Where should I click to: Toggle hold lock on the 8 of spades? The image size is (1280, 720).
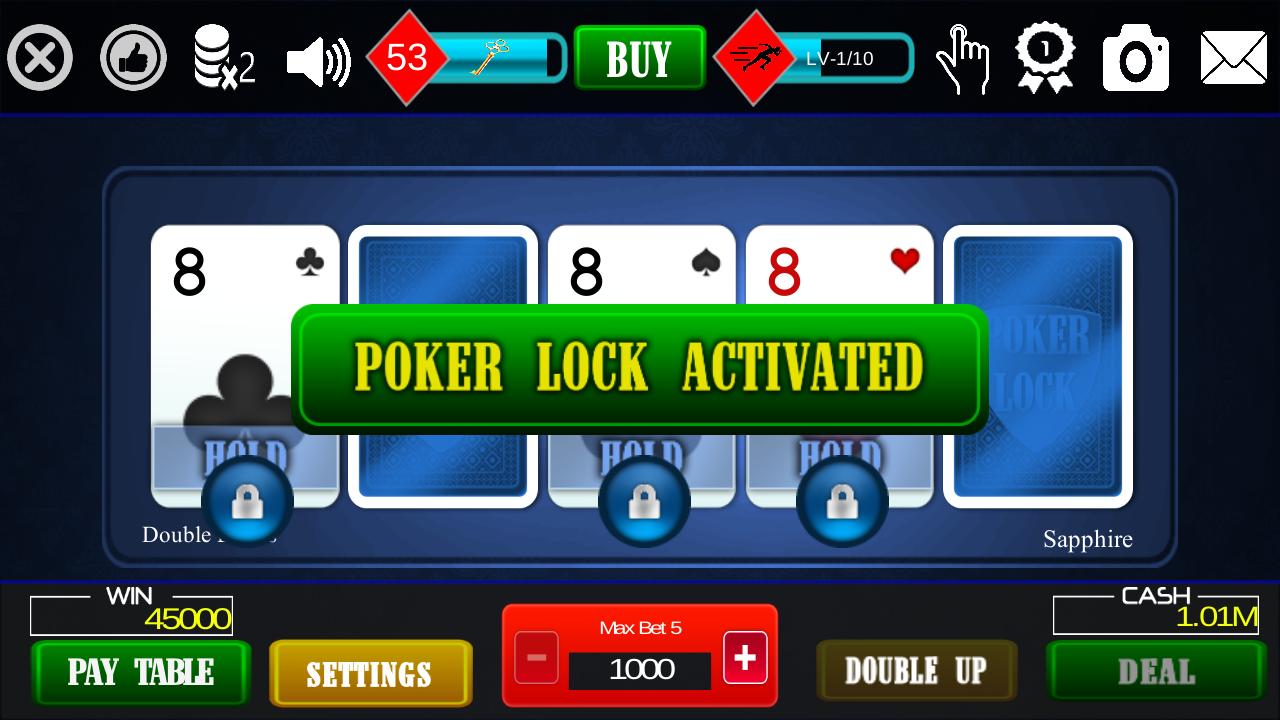point(645,503)
